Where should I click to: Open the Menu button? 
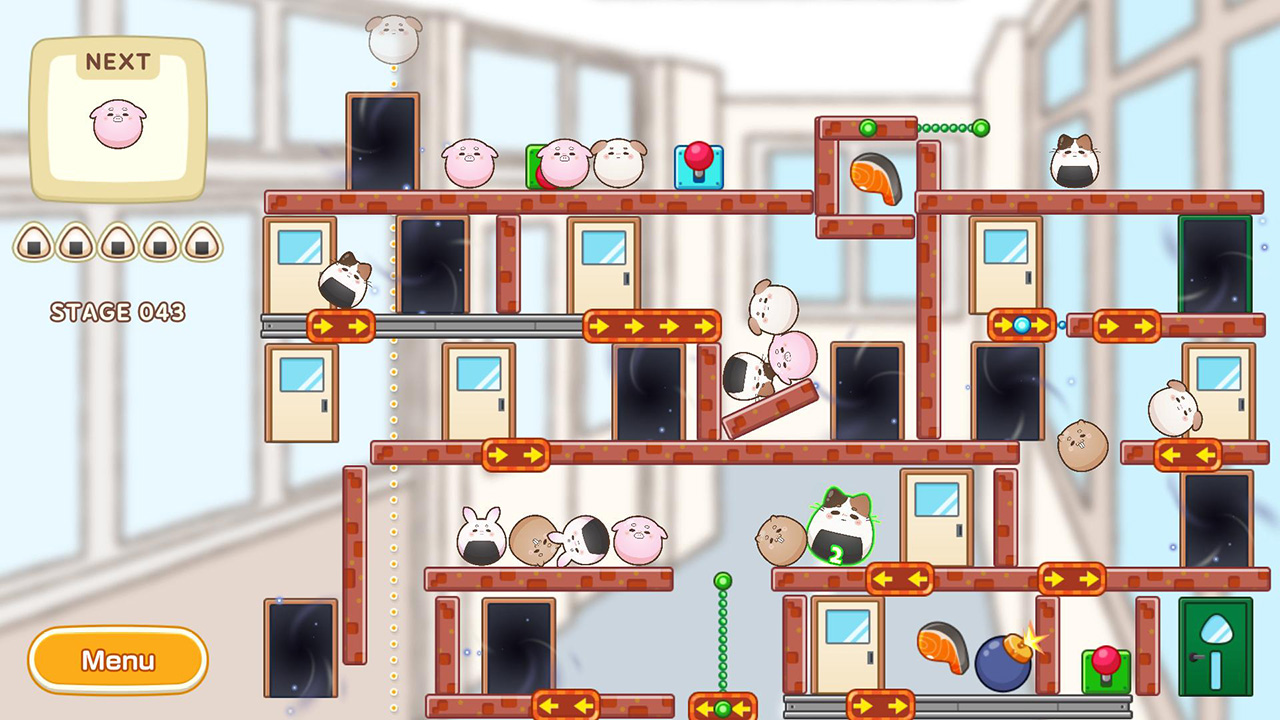(x=117, y=660)
